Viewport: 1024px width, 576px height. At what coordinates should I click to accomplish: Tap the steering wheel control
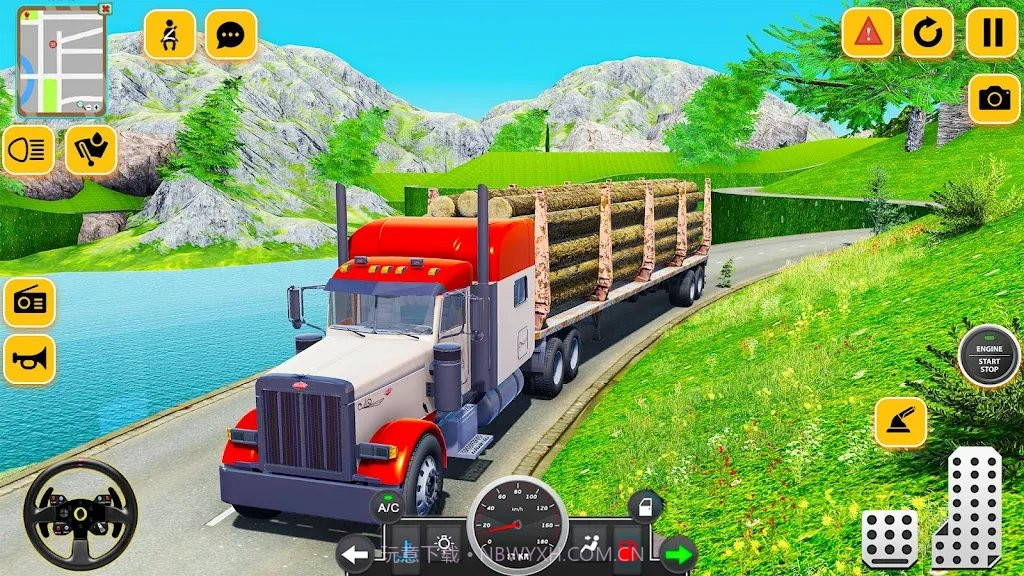coord(78,515)
